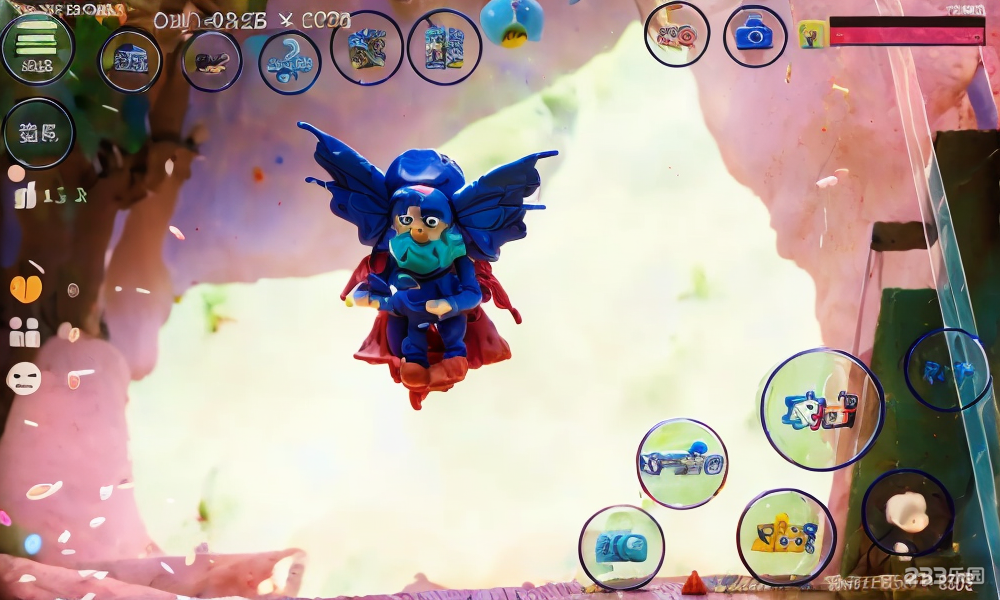Image resolution: width=1000 pixels, height=600 pixels.
Task: Tap the white glove button in dark circle
Action: [907, 513]
